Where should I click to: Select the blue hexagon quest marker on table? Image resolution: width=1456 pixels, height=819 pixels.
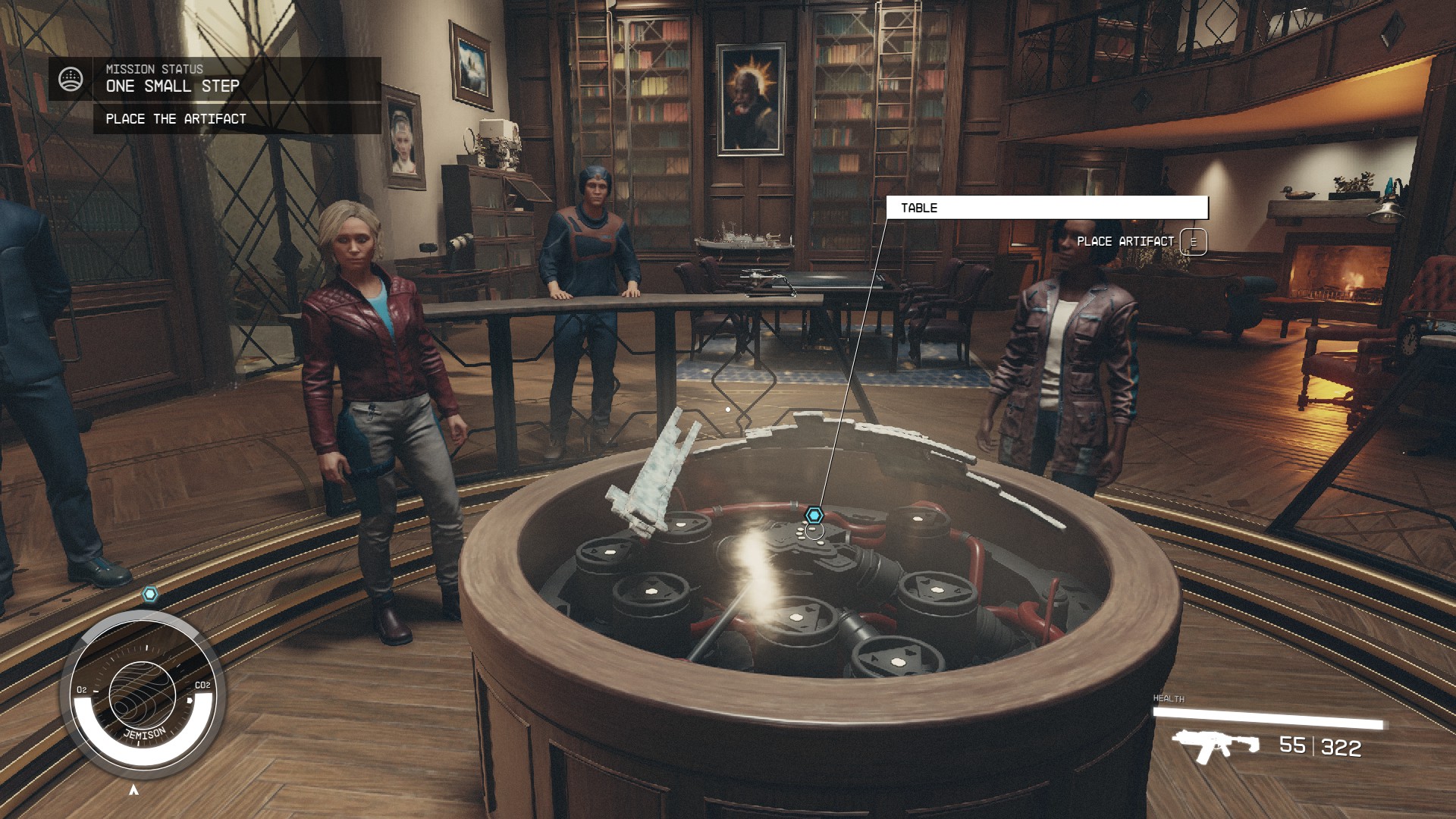coord(814,516)
